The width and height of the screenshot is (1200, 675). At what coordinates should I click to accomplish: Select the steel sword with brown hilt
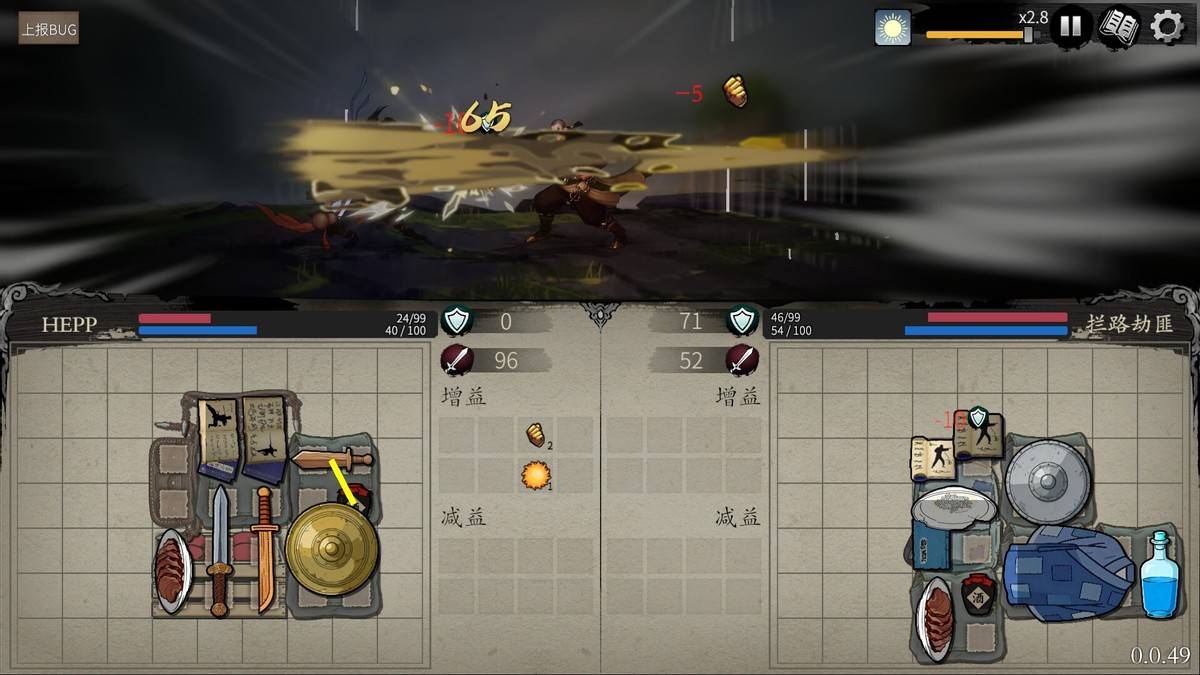[x=219, y=547]
